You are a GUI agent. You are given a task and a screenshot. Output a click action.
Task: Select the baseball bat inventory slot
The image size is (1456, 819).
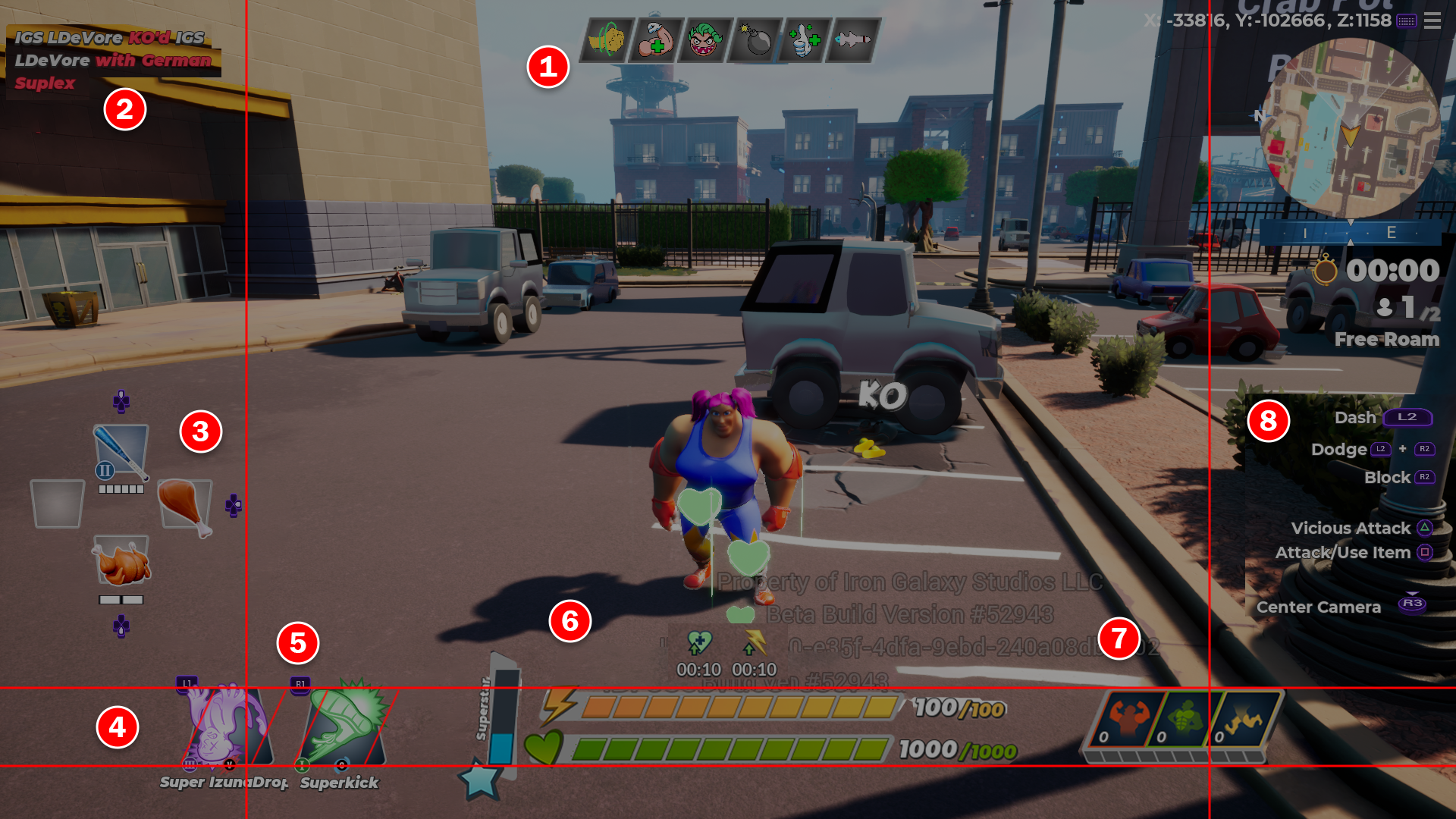click(x=121, y=453)
